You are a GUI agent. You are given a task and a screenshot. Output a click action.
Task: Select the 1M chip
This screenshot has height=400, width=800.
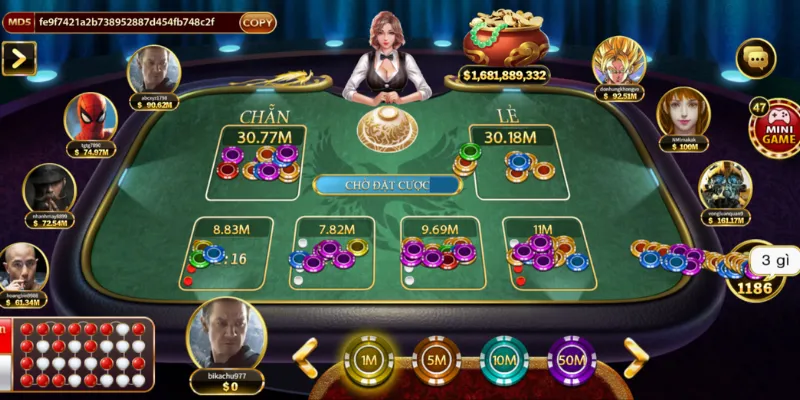click(368, 359)
